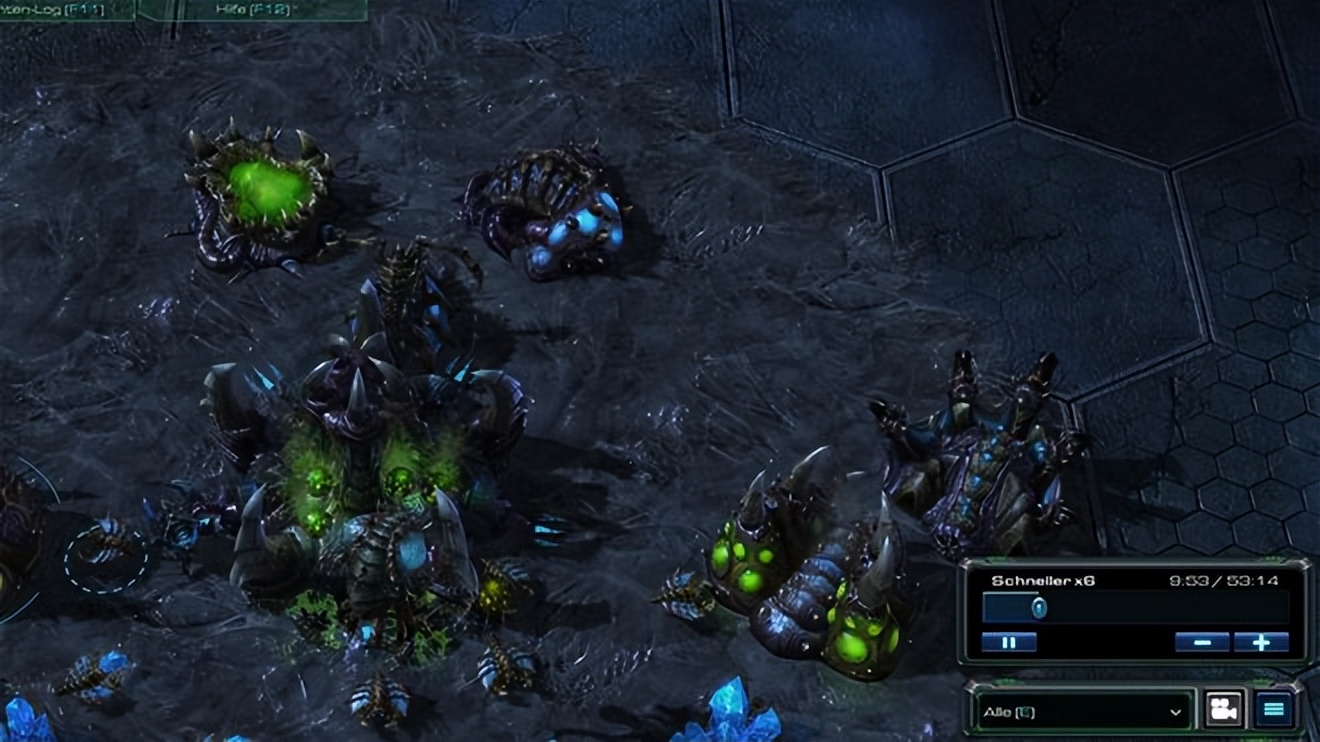Open the Hilfe (F12) help menu
The image size is (1320, 742).
[250, 8]
